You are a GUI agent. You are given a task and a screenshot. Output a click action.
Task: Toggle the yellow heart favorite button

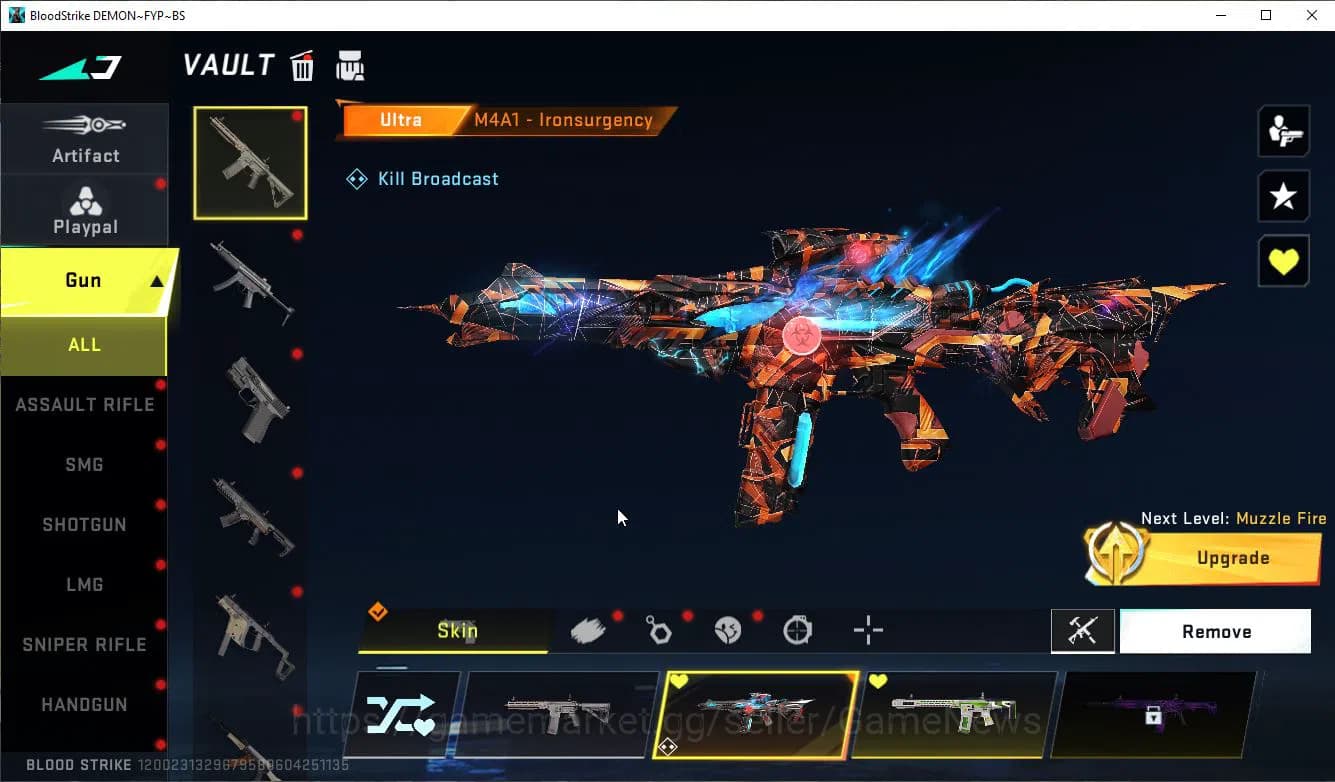[x=1283, y=262]
